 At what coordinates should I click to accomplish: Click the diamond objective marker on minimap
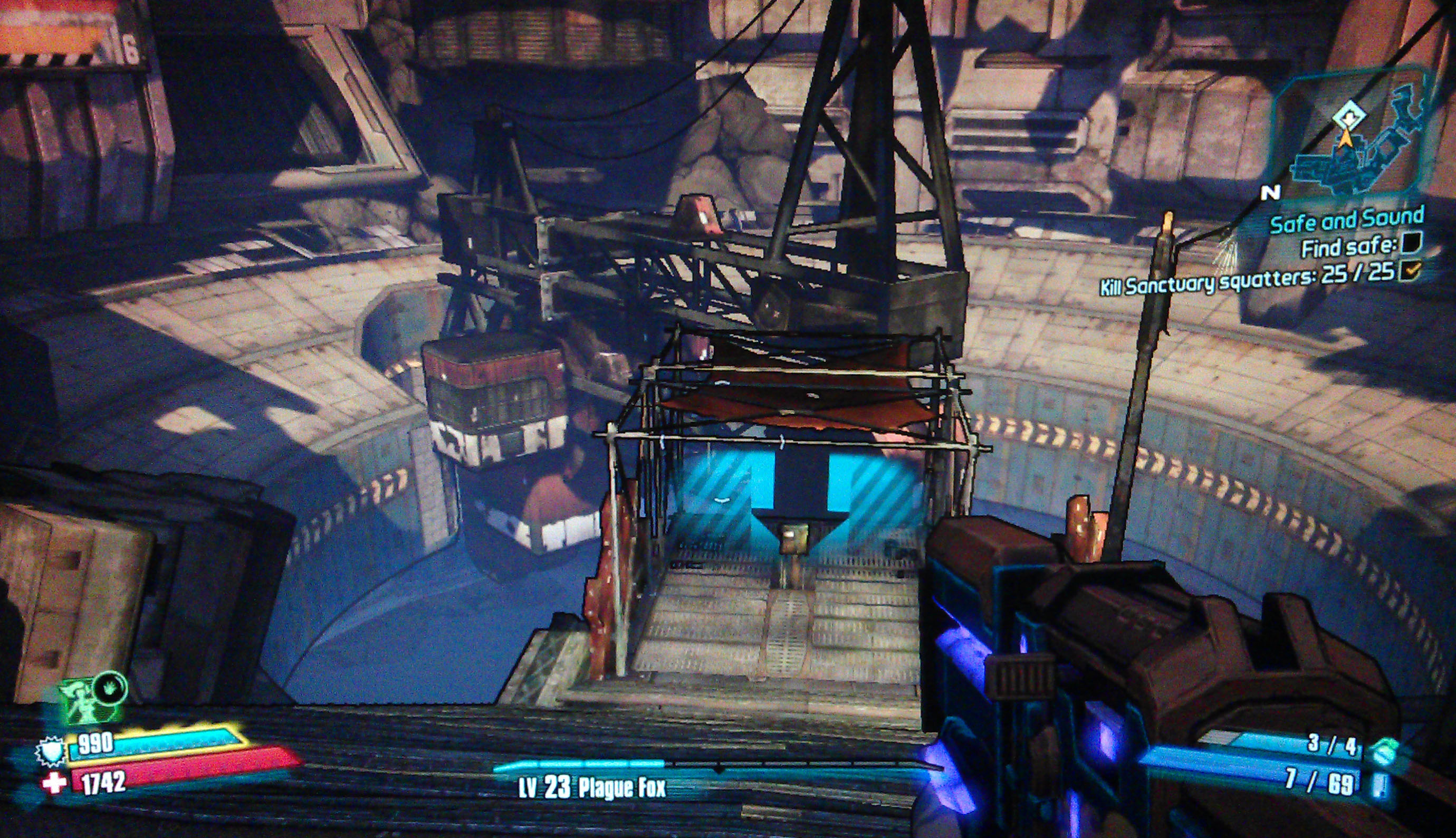[x=1348, y=117]
